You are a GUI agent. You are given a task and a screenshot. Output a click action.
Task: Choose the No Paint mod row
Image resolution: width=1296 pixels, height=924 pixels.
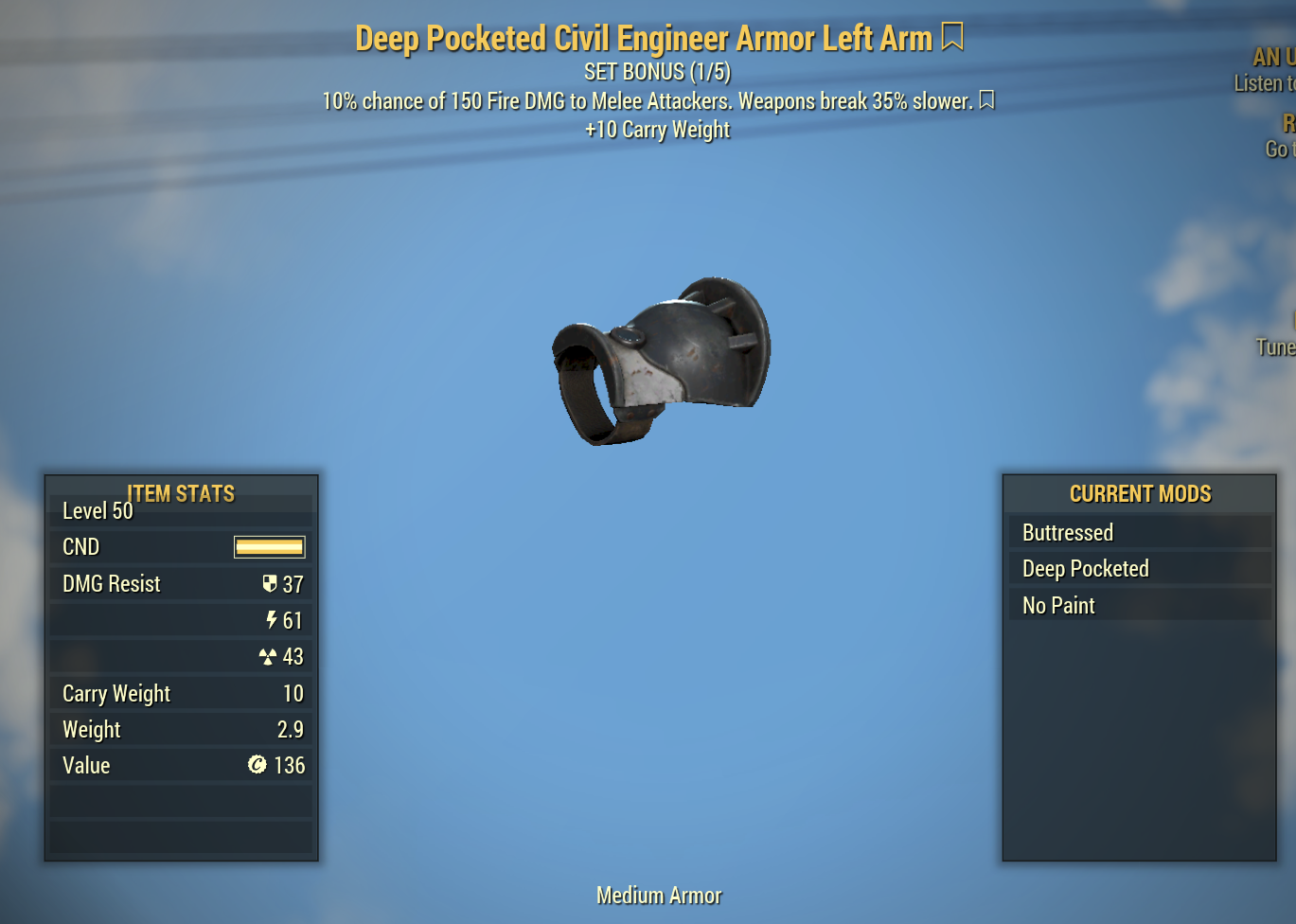pos(1139,606)
